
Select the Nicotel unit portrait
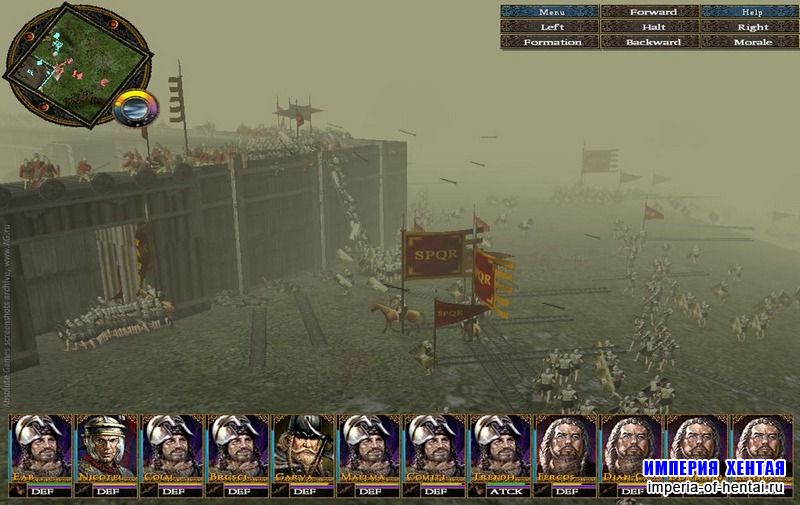pos(107,448)
